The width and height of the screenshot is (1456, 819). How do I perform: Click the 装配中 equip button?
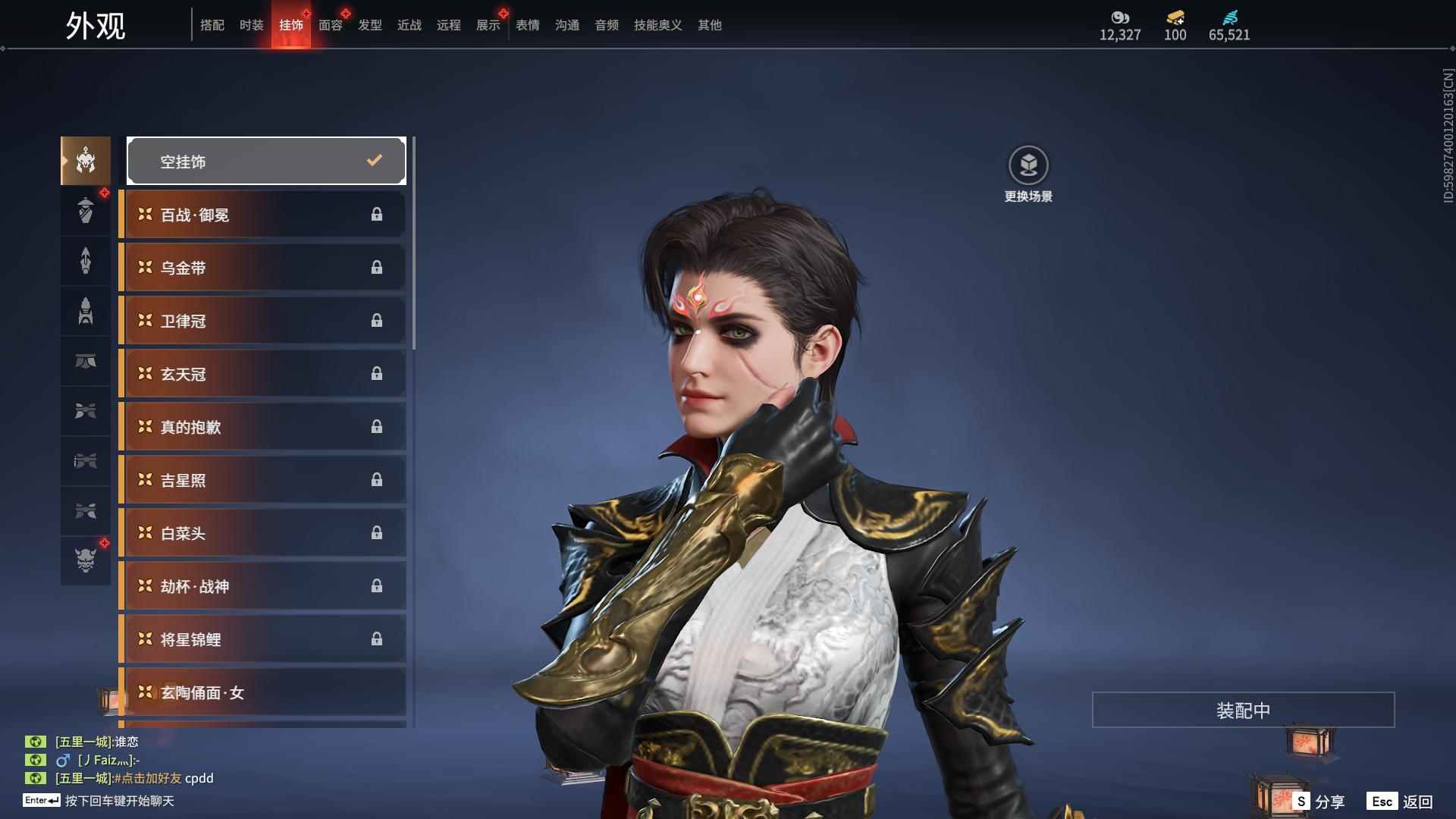tap(1243, 710)
